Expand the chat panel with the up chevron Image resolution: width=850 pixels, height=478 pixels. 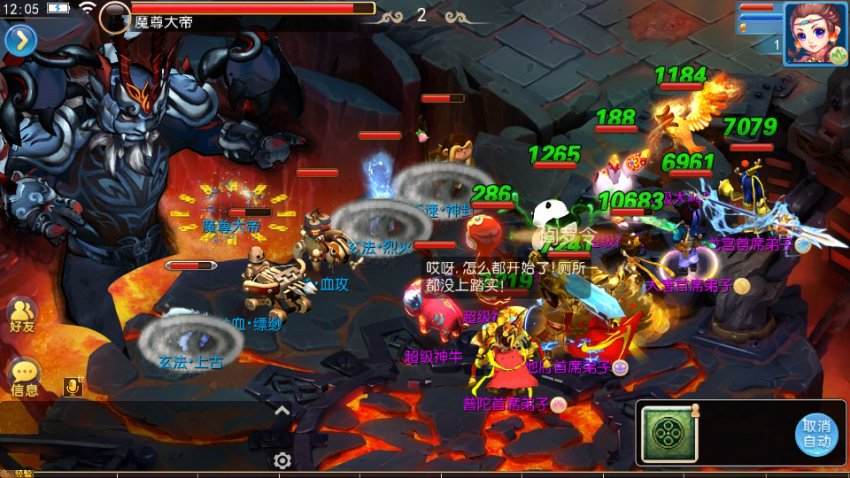[283, 410]
